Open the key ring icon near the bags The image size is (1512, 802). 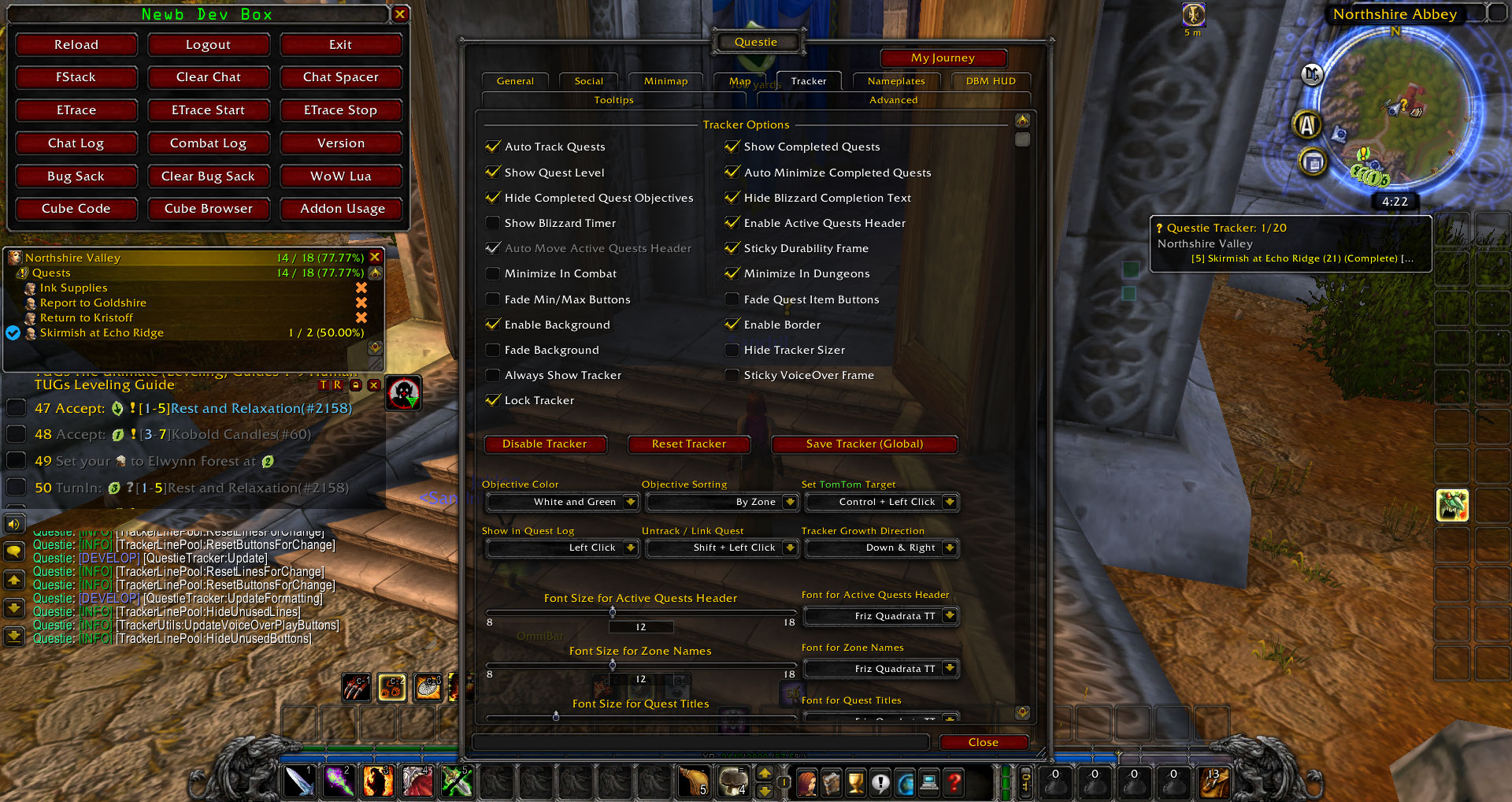click(1024, 782)
